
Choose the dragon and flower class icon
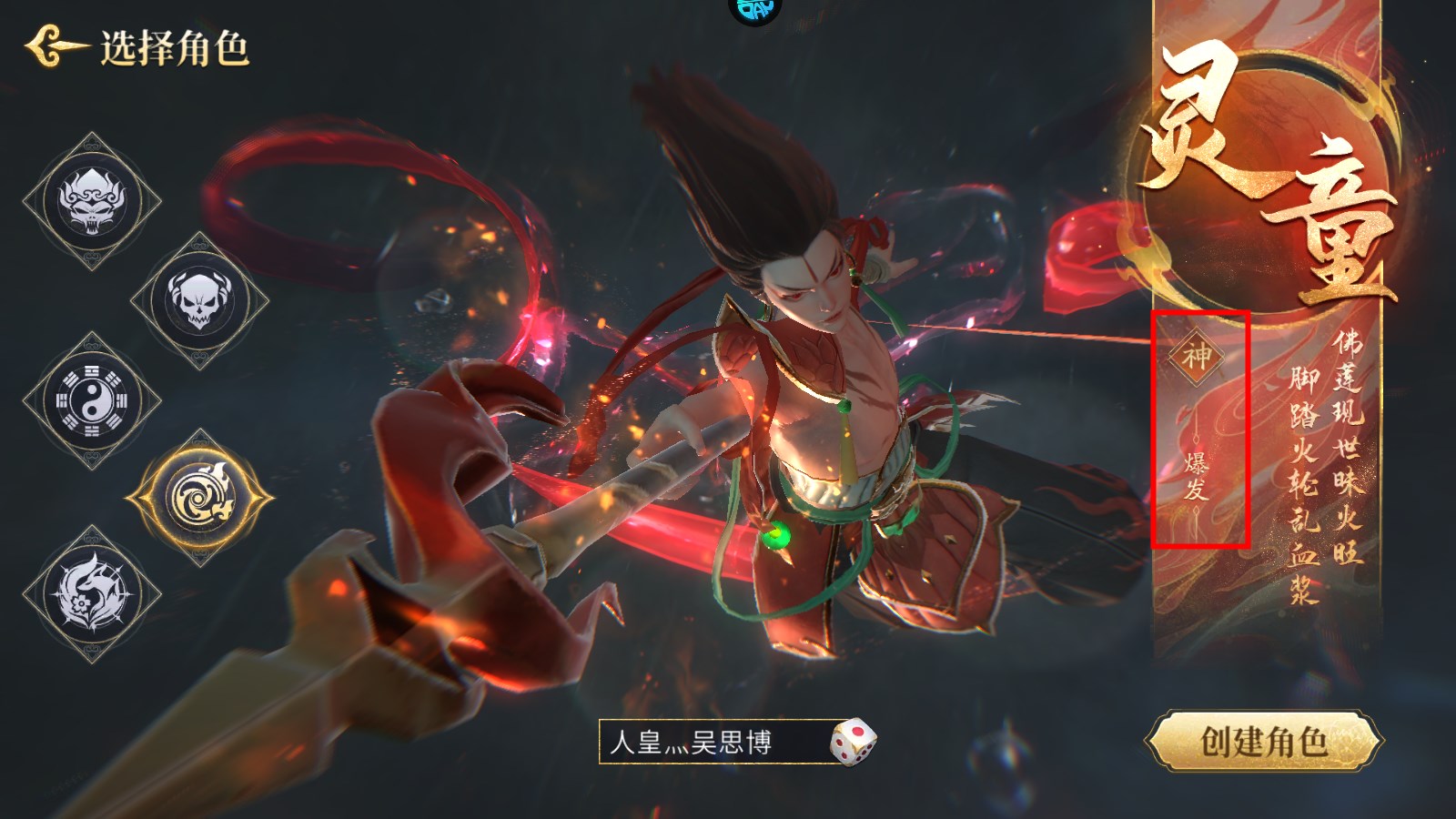tap(92, 593)
